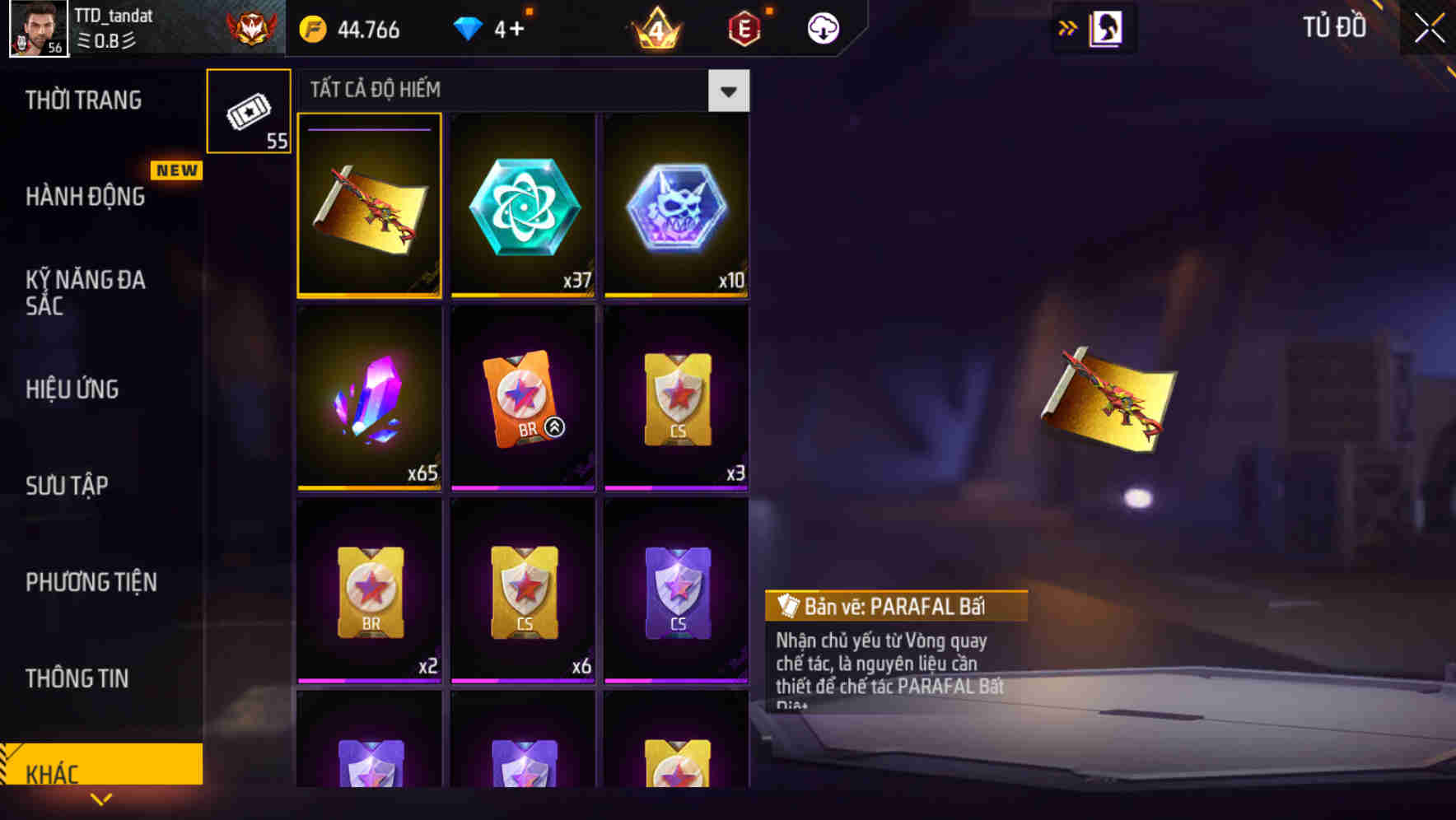Click the purple progress bar on the PARAFAL blueprint
Viewport: 1456px width, 820px height.
point(368,130)
